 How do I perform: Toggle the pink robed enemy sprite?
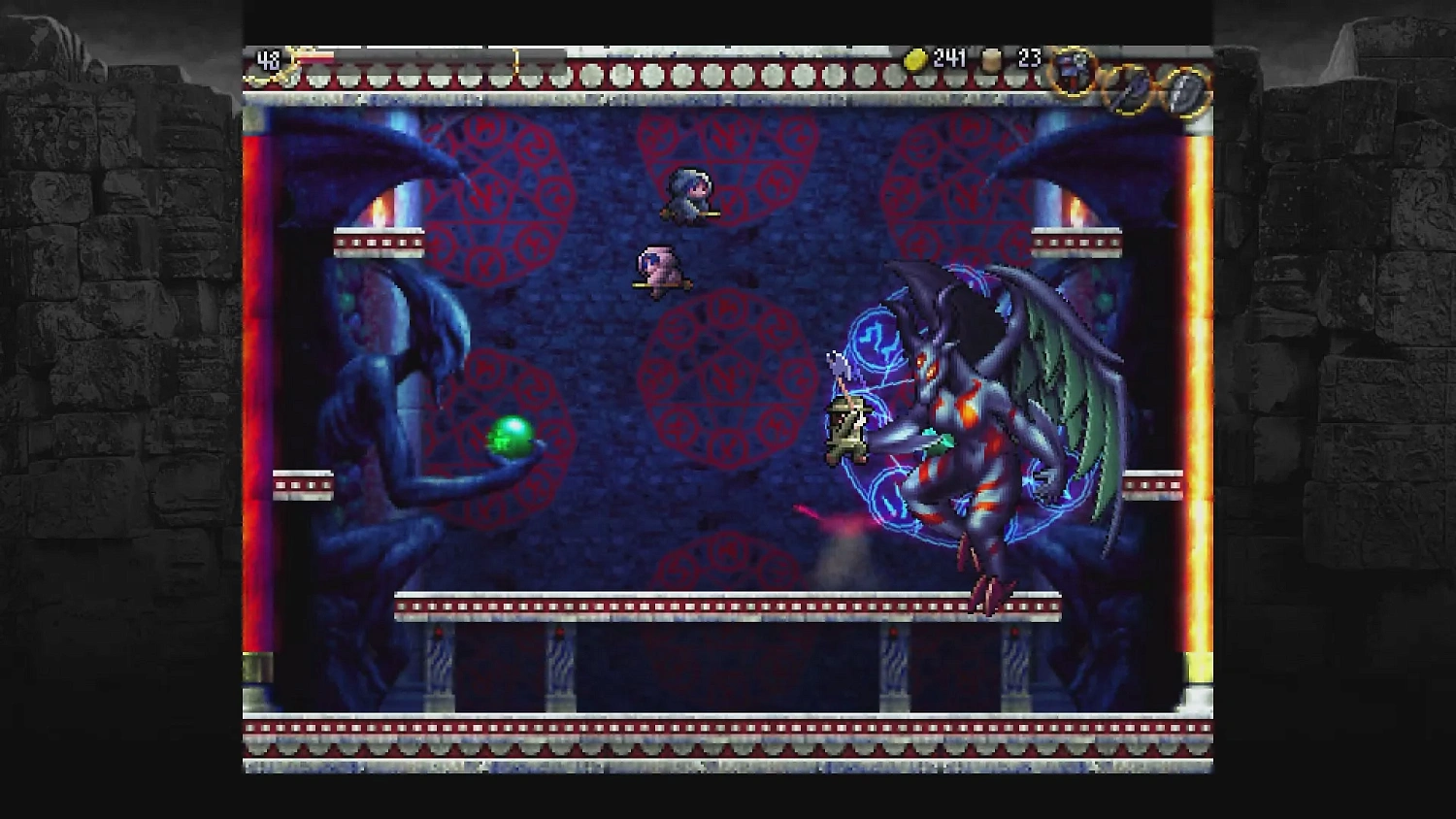(x=658, y=270)
